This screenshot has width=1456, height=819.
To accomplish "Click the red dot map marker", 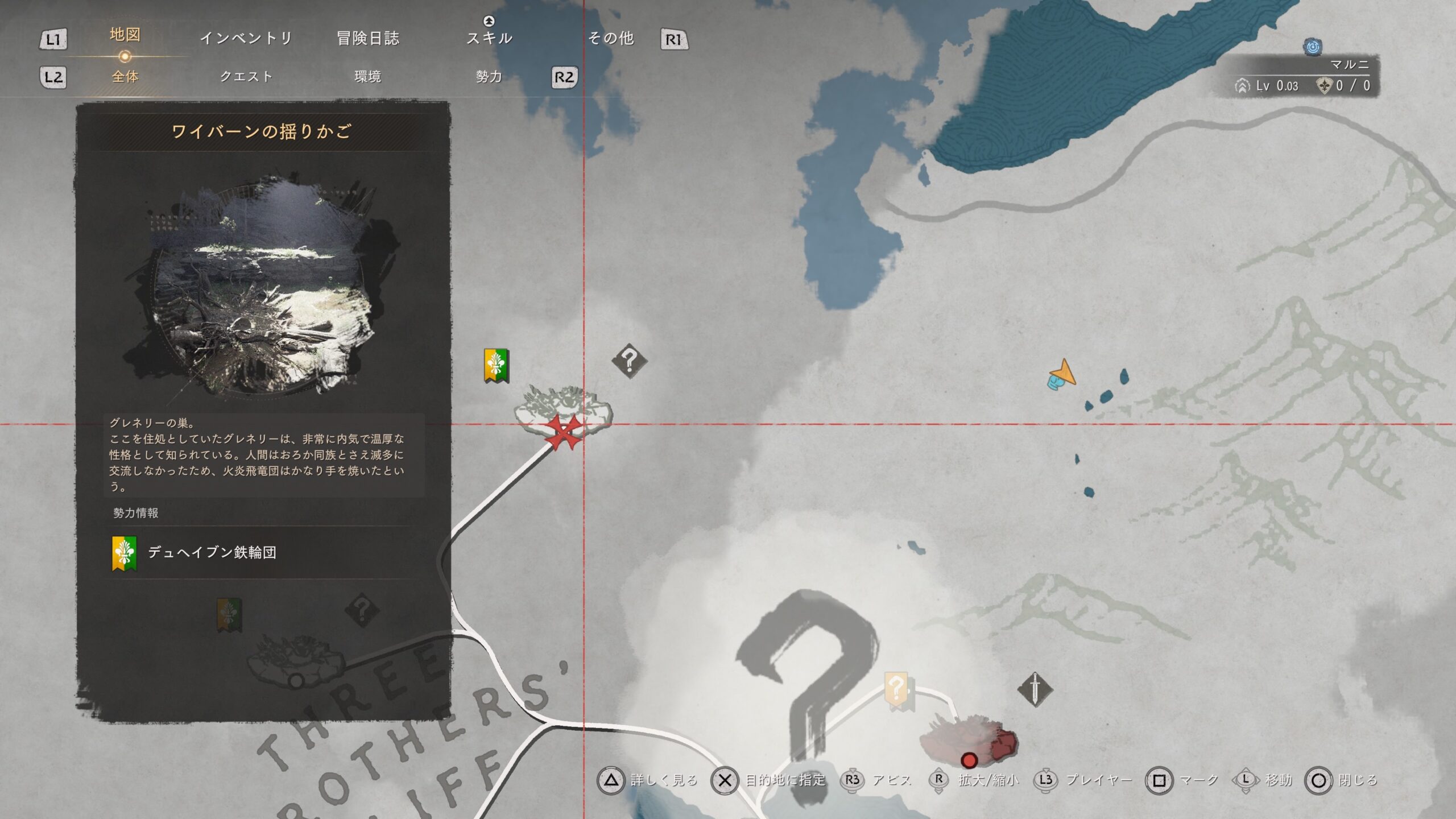I will pos(969,760).
